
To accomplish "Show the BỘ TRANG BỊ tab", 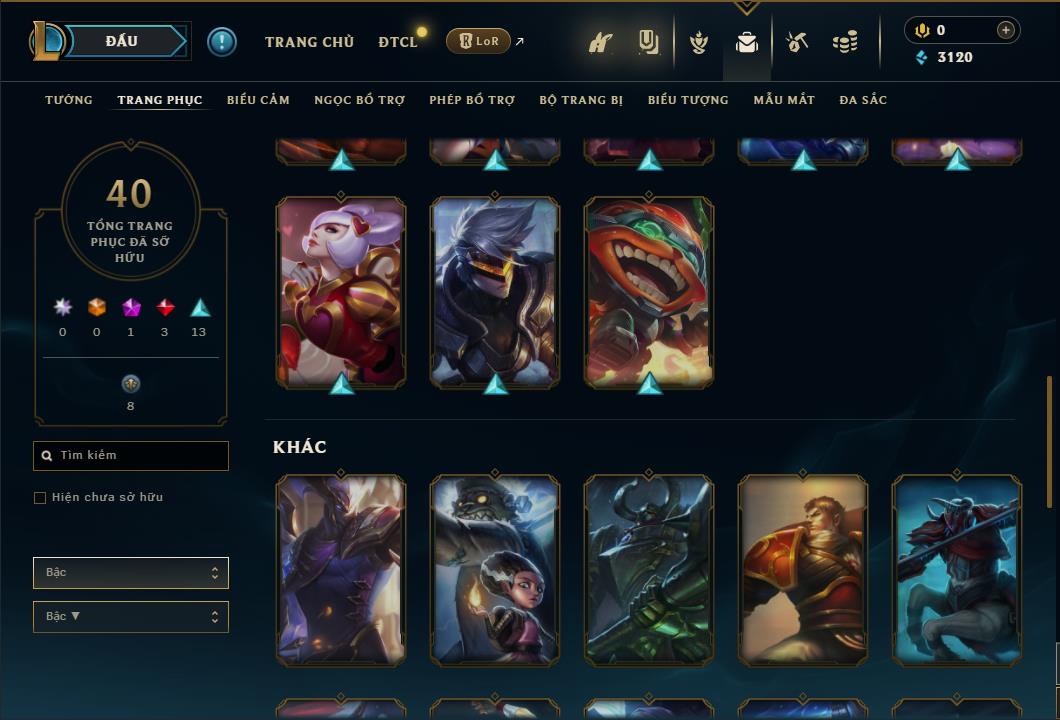I will (581, 100).
